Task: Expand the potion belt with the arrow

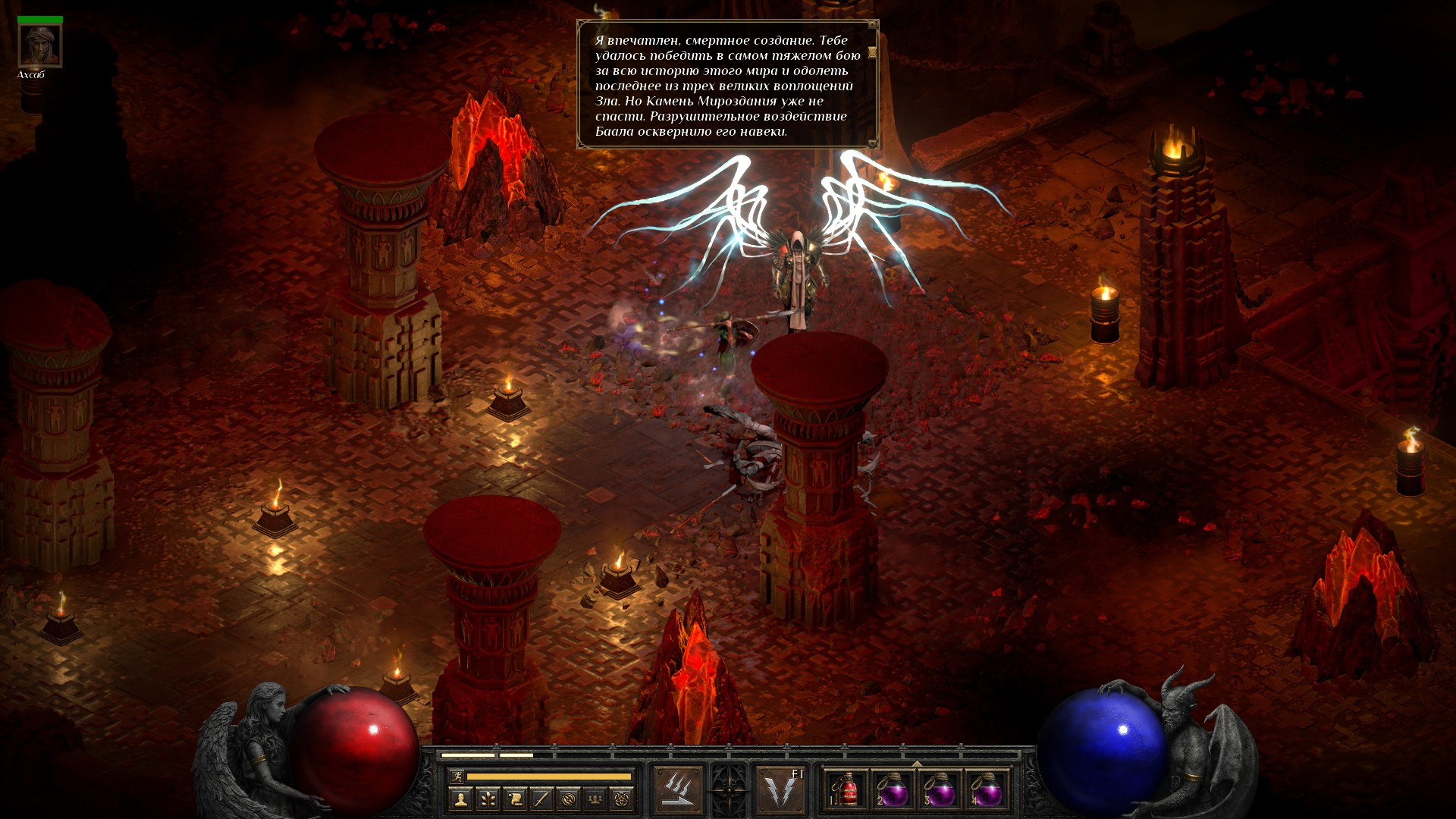Action: pyautogui.click(x=917, y=764)
